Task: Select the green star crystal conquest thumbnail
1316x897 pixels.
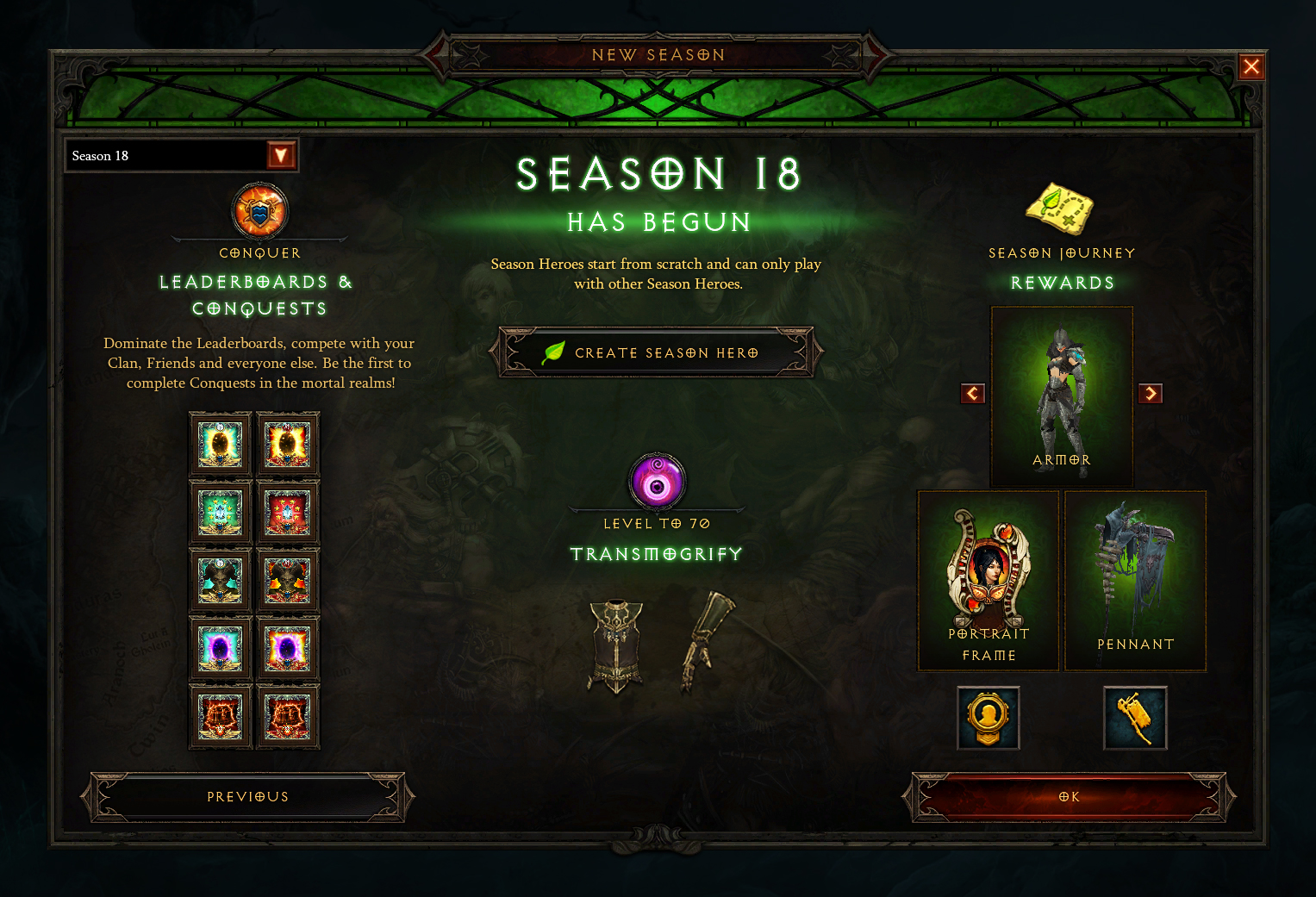Action: pyautogui.click(x=221, y=513)
